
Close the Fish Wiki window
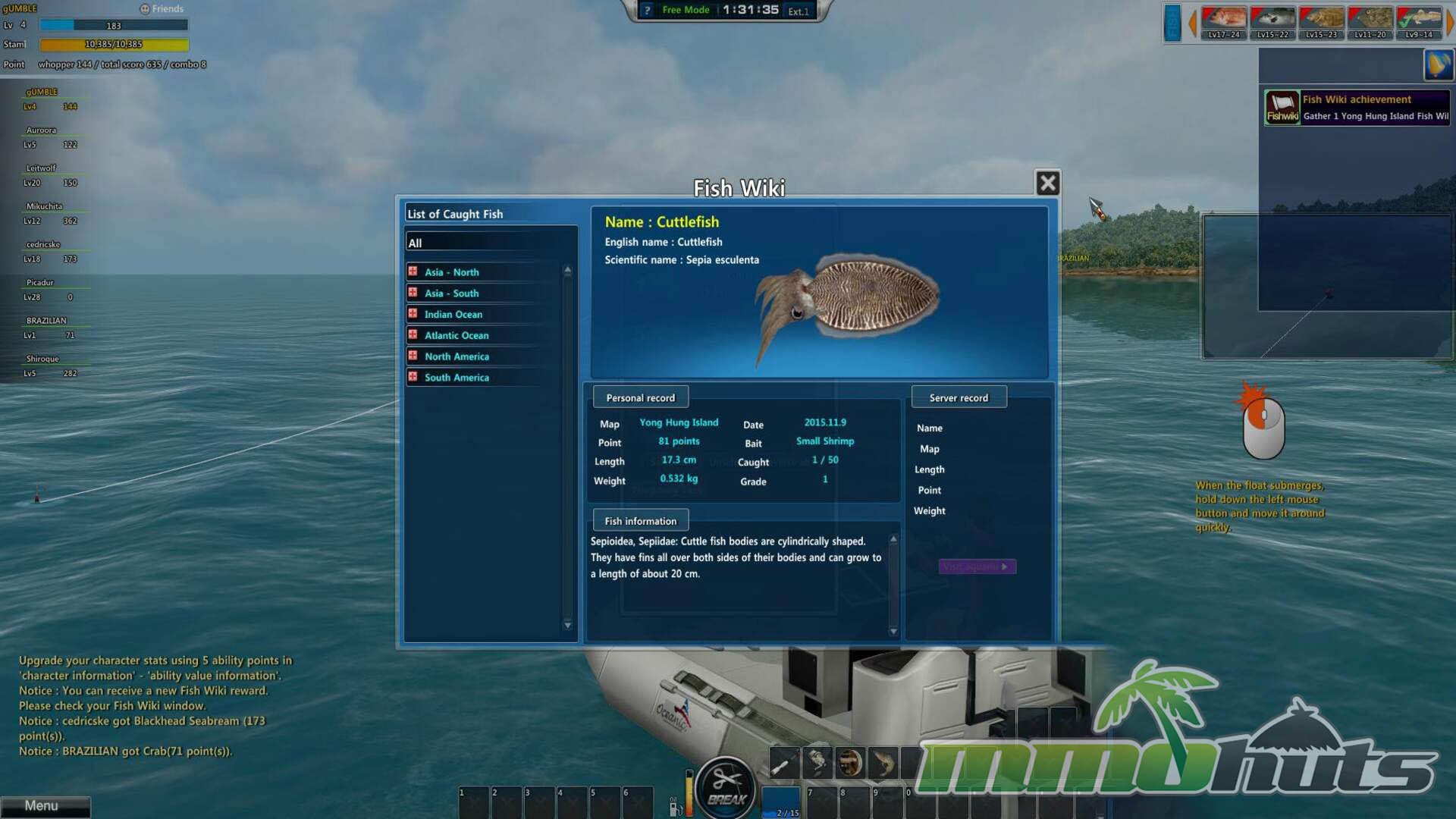pyautogui.click(x=1047, y=183)
